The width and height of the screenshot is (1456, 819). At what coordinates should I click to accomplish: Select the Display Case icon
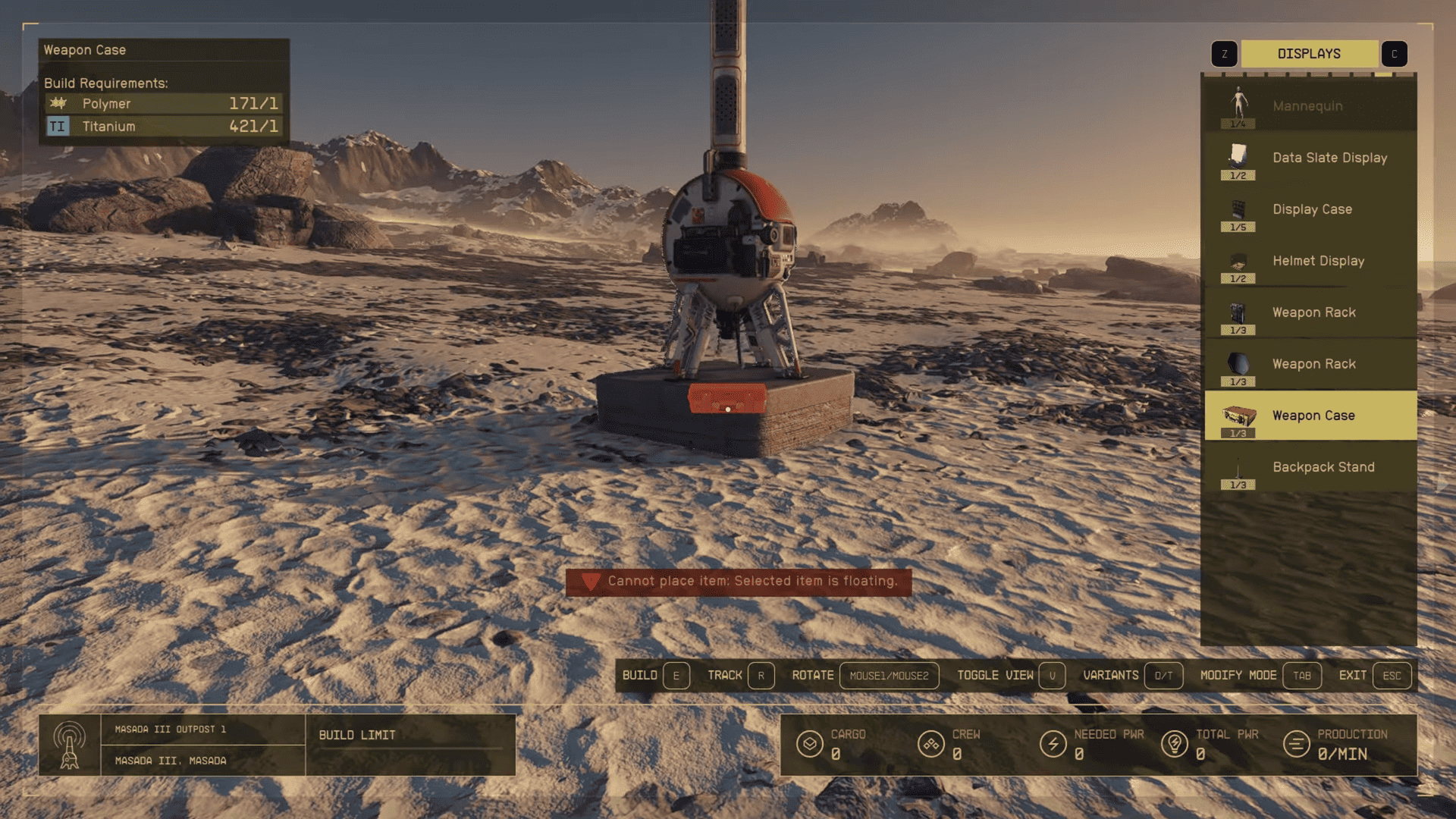(1239, 209)
